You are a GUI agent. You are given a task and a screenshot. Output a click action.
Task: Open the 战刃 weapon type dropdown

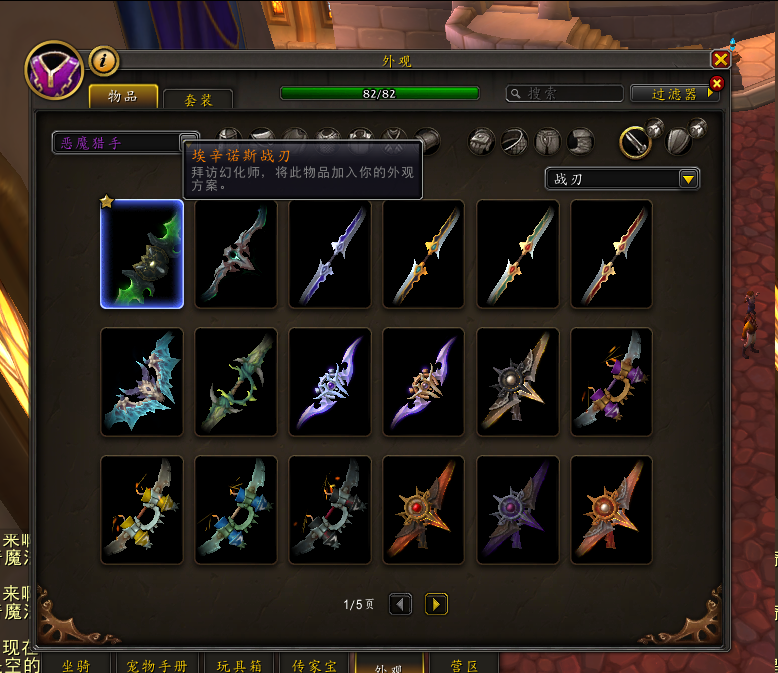point(687,179)
